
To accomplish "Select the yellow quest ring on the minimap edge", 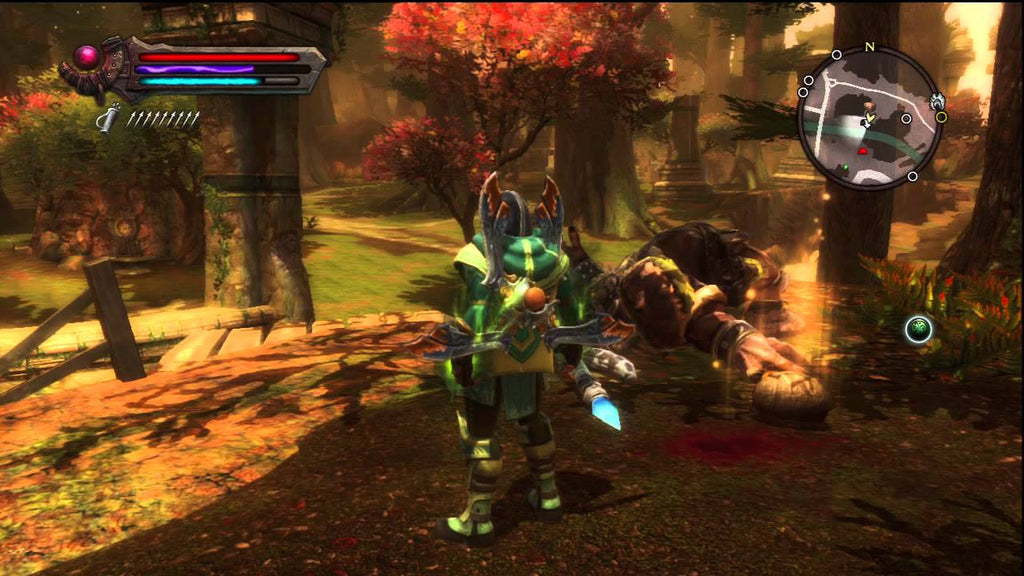I will coord(940,117).
